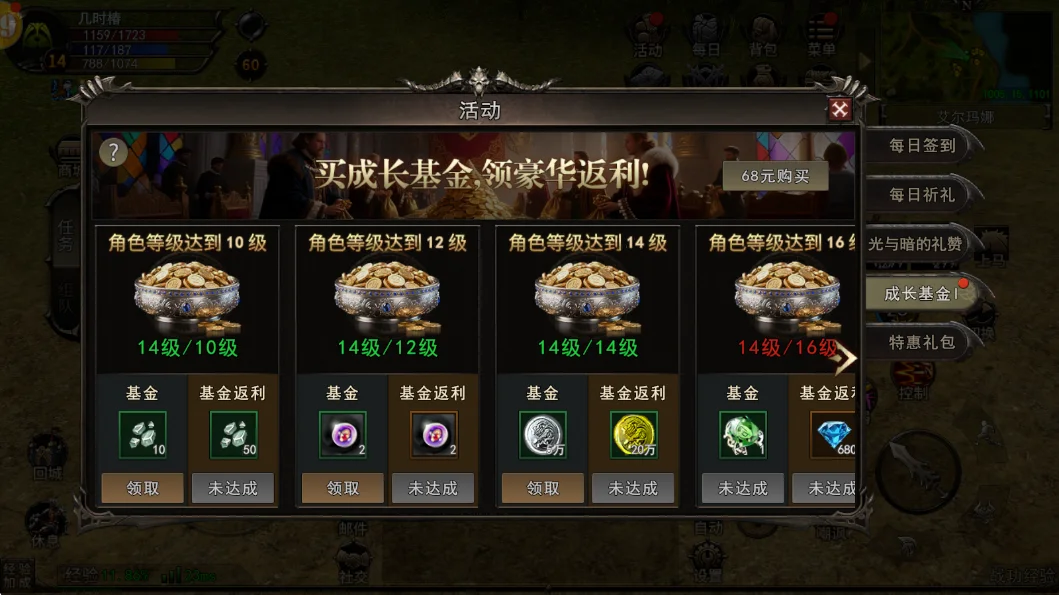This screenshot has width=1059, height=595.
Task: Select the 成长基金 tab
Action: (x=921, y=293)
